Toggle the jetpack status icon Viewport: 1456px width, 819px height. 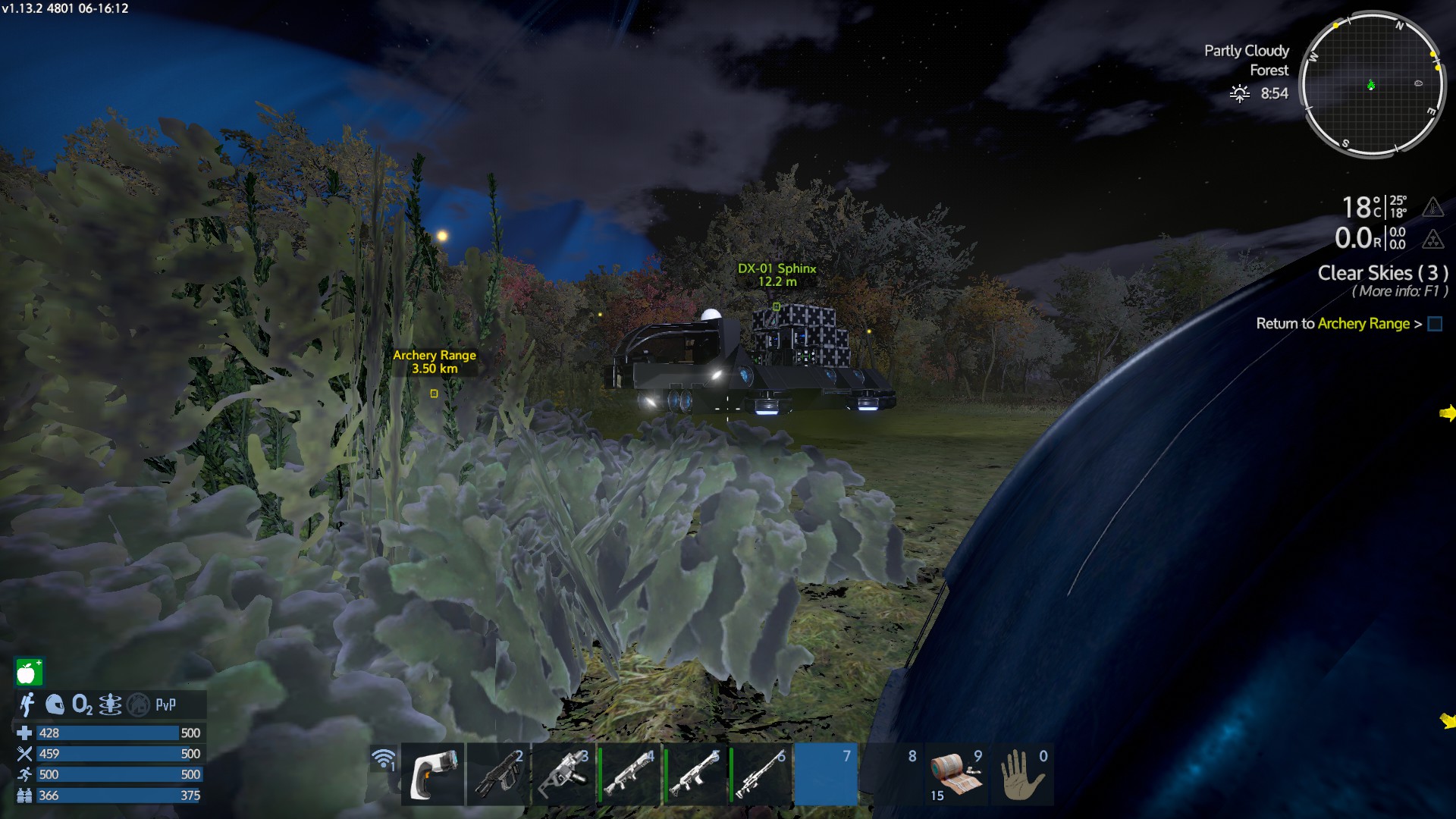click(x=111, y=704)
